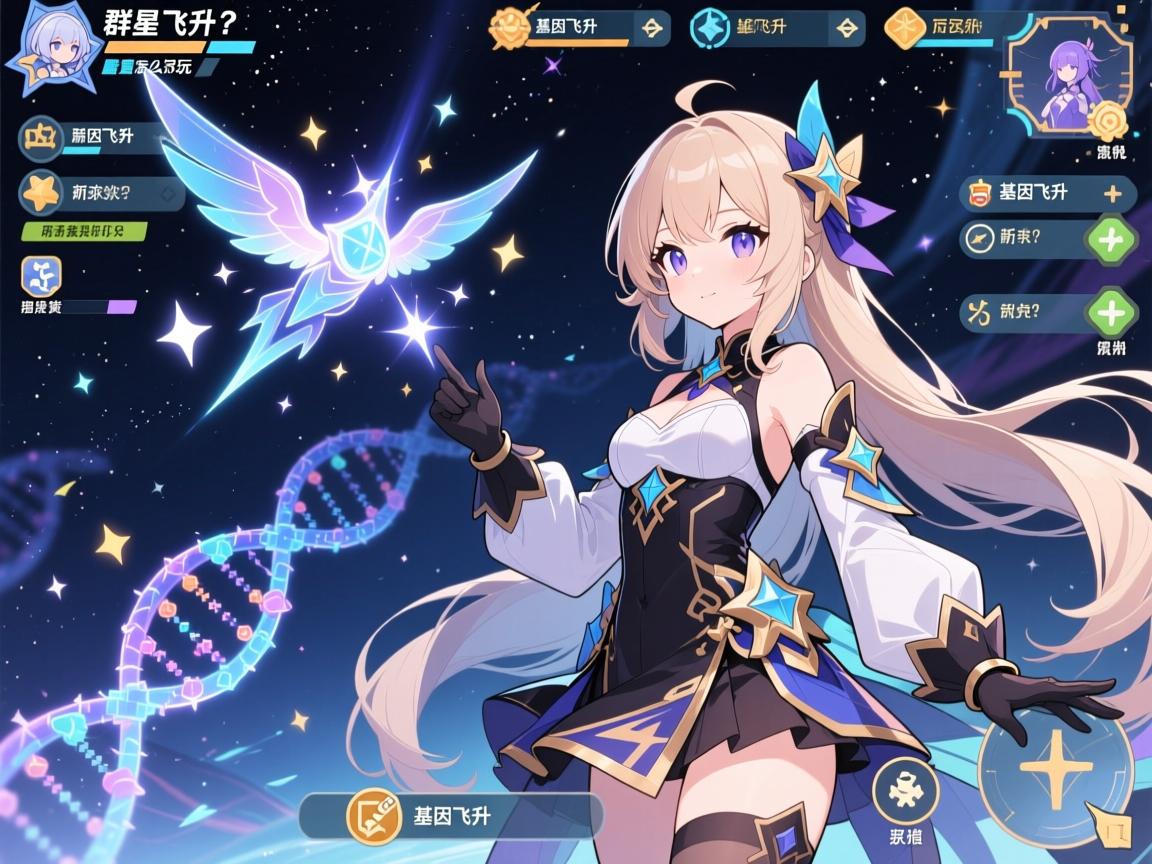
Task: Click the green label bar under the star entry
Action: click(x=84, y=232)
